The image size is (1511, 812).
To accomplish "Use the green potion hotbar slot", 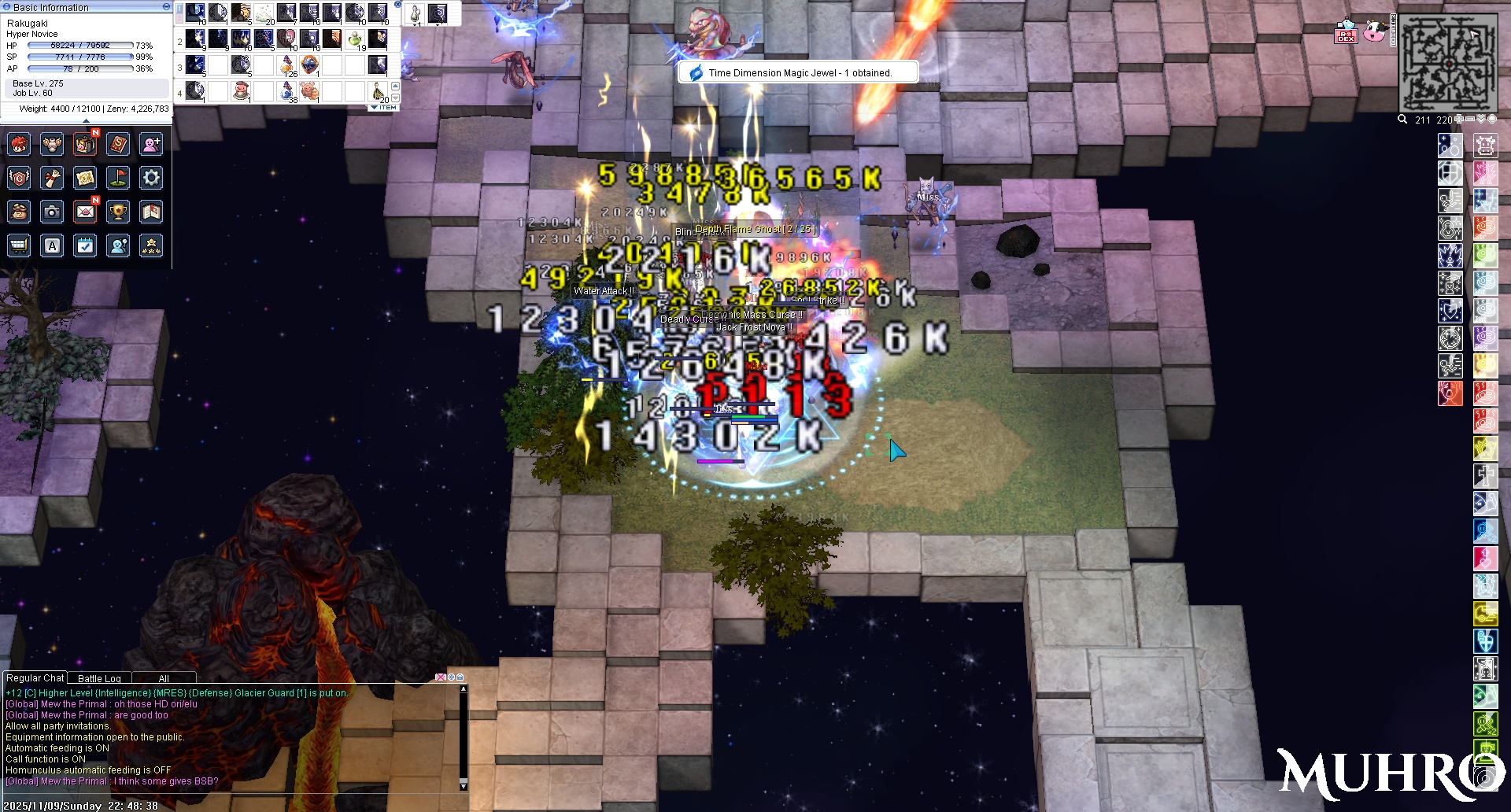I will tap(355, 39).
